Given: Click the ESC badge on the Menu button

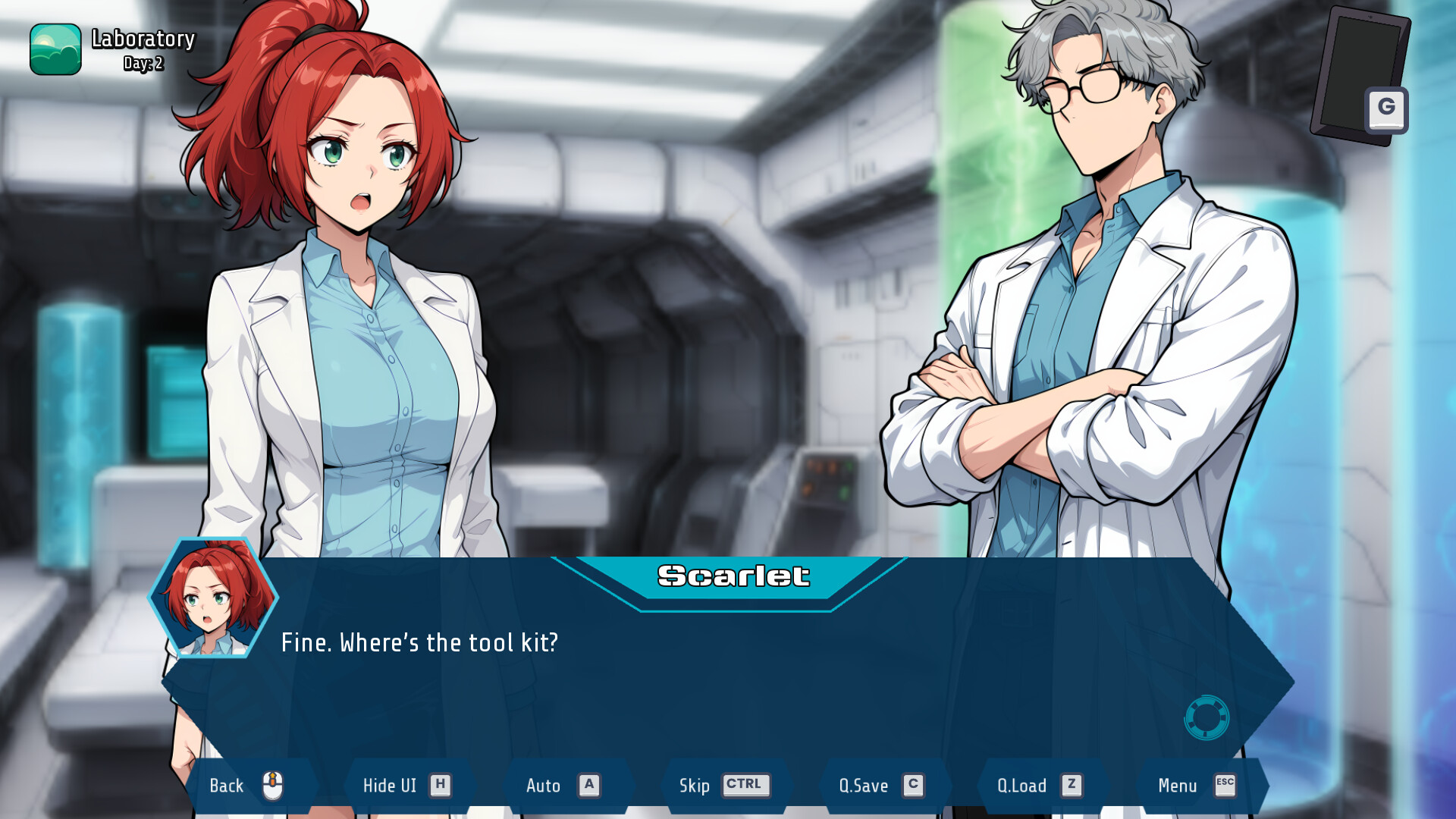Looking at the screenshot, I should tap(1224, 785).
